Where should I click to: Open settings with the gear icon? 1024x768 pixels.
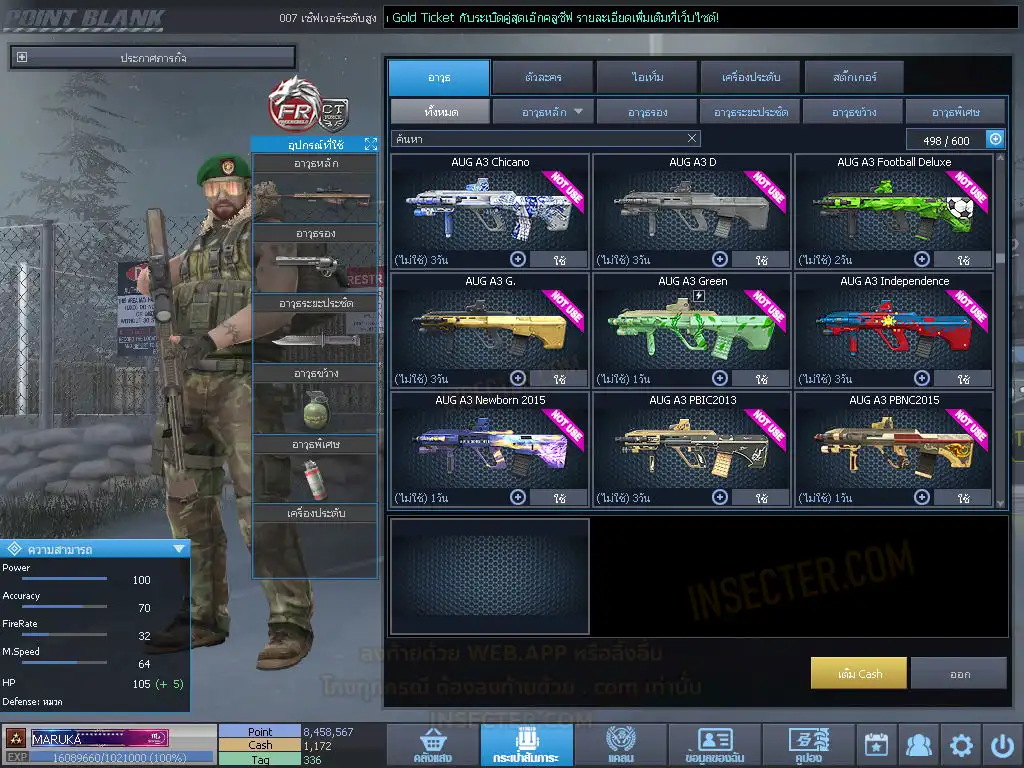click(x=961, y=745)
